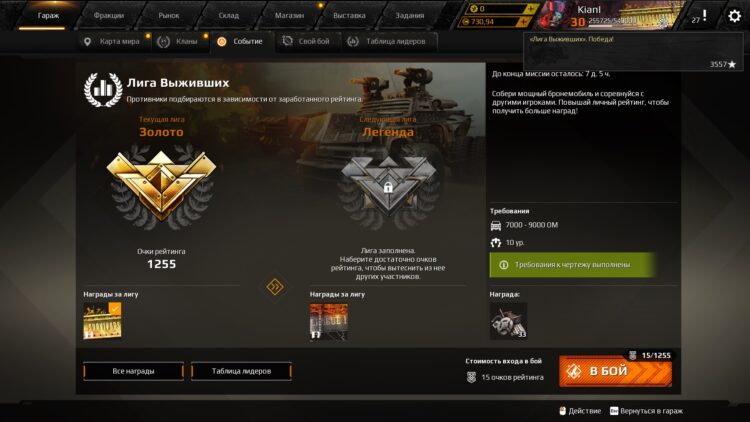
Task: Switch to the Фракции tab
Action: pos(108,16)
